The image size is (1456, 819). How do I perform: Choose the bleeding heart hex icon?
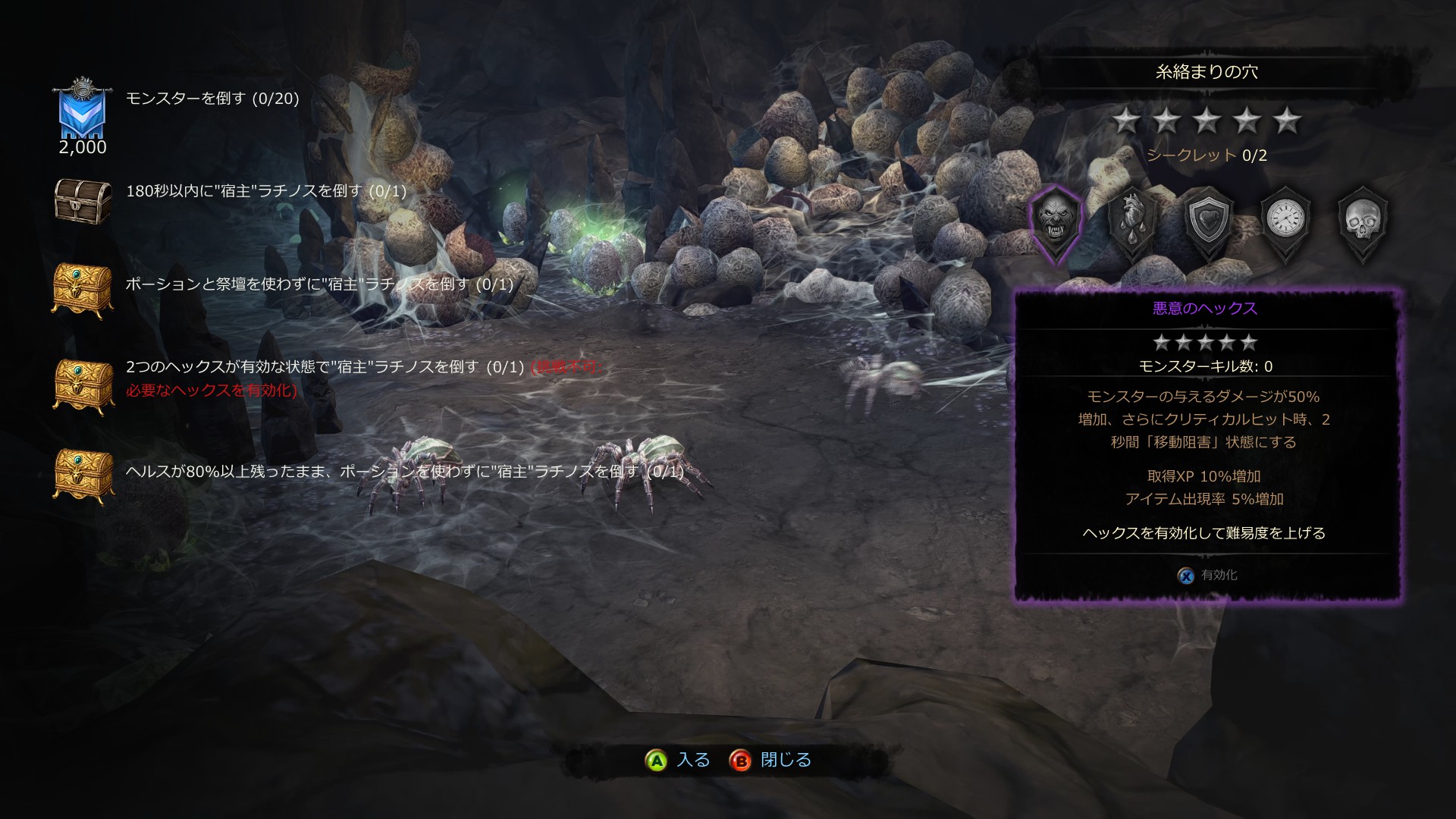[x=1133, y=221]
